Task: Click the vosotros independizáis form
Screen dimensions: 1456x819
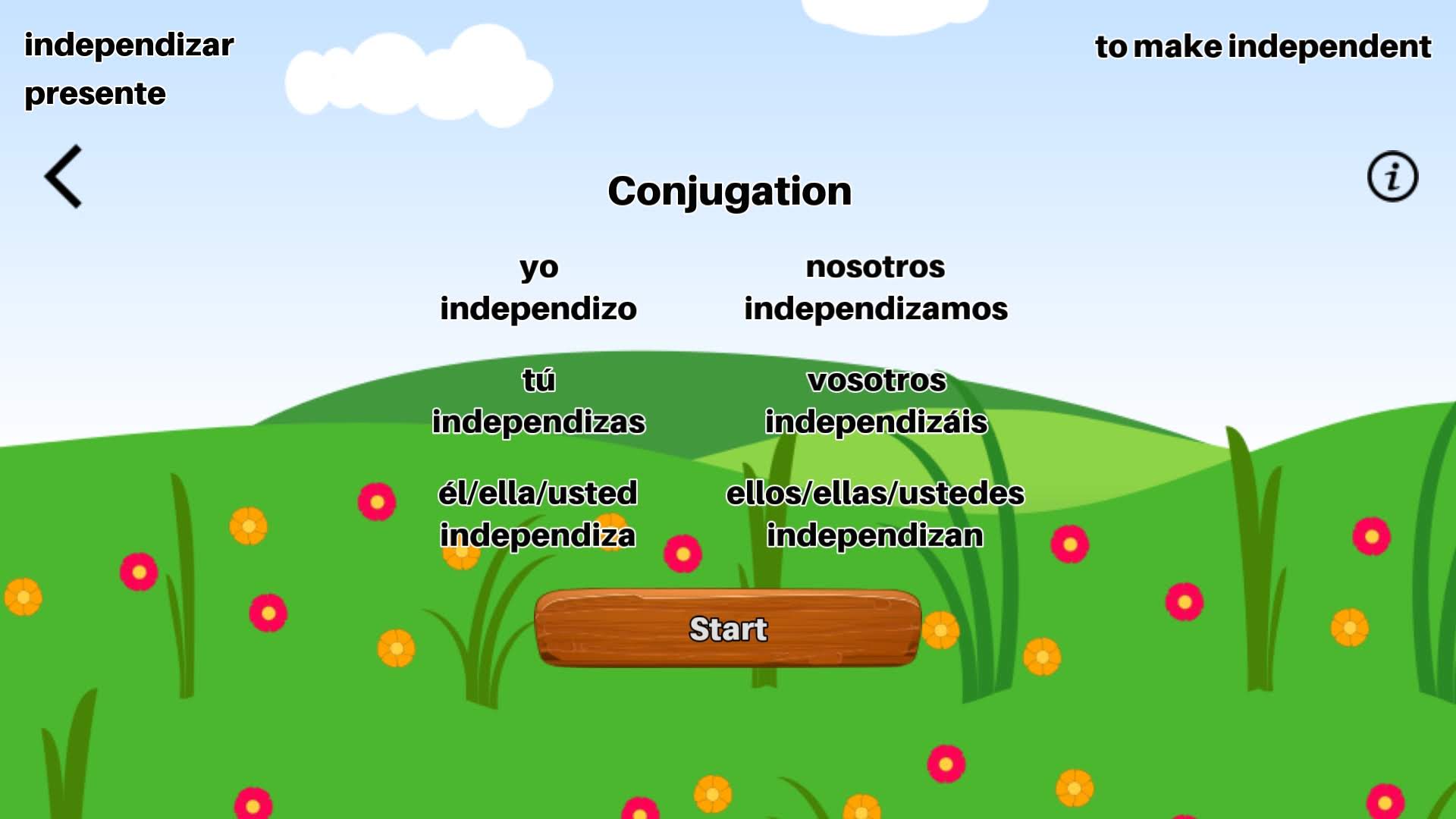Action: coord(877,402)
